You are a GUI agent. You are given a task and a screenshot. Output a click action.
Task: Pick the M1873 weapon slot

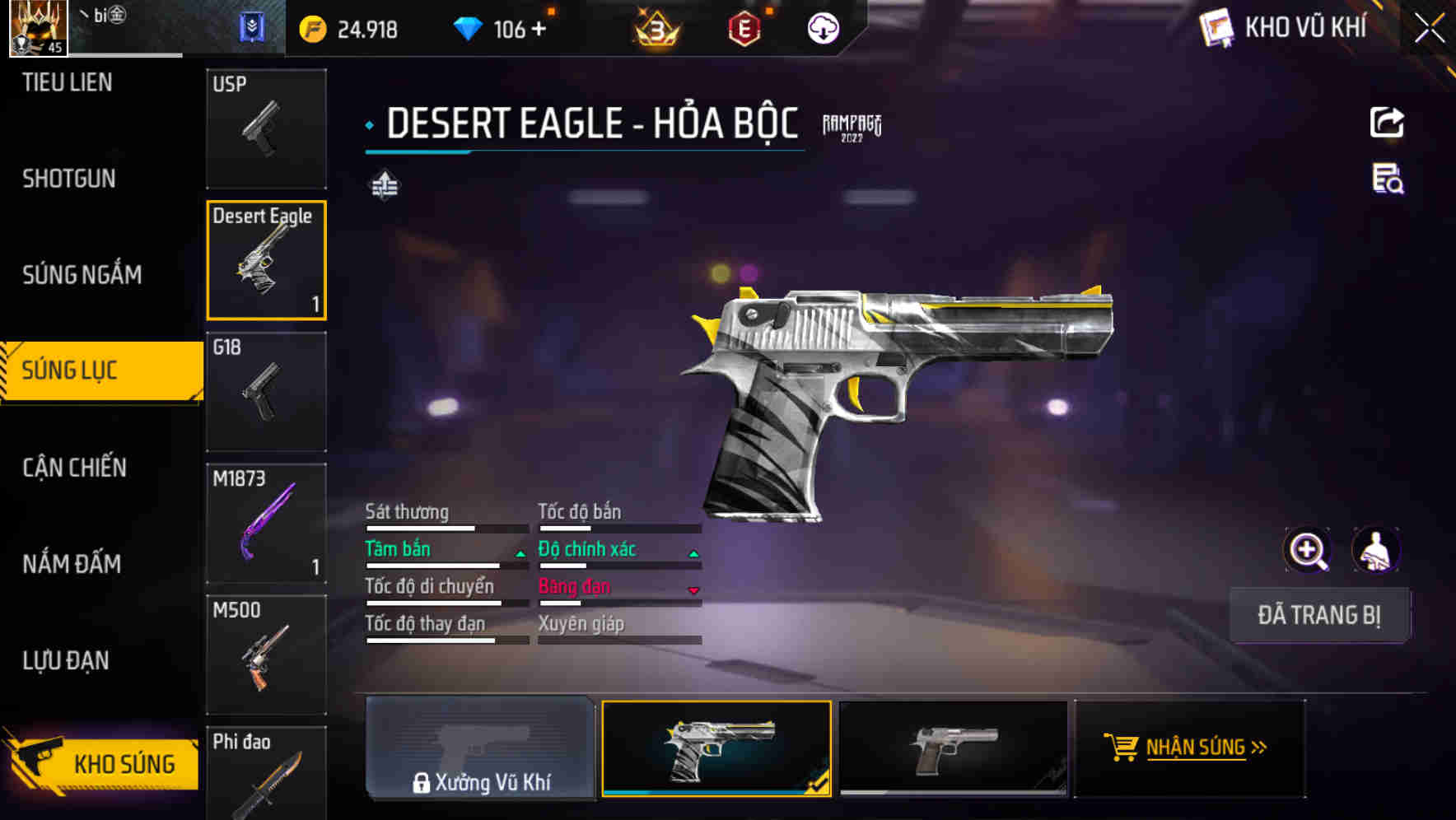pyautogui.click(x=266, y=524)
